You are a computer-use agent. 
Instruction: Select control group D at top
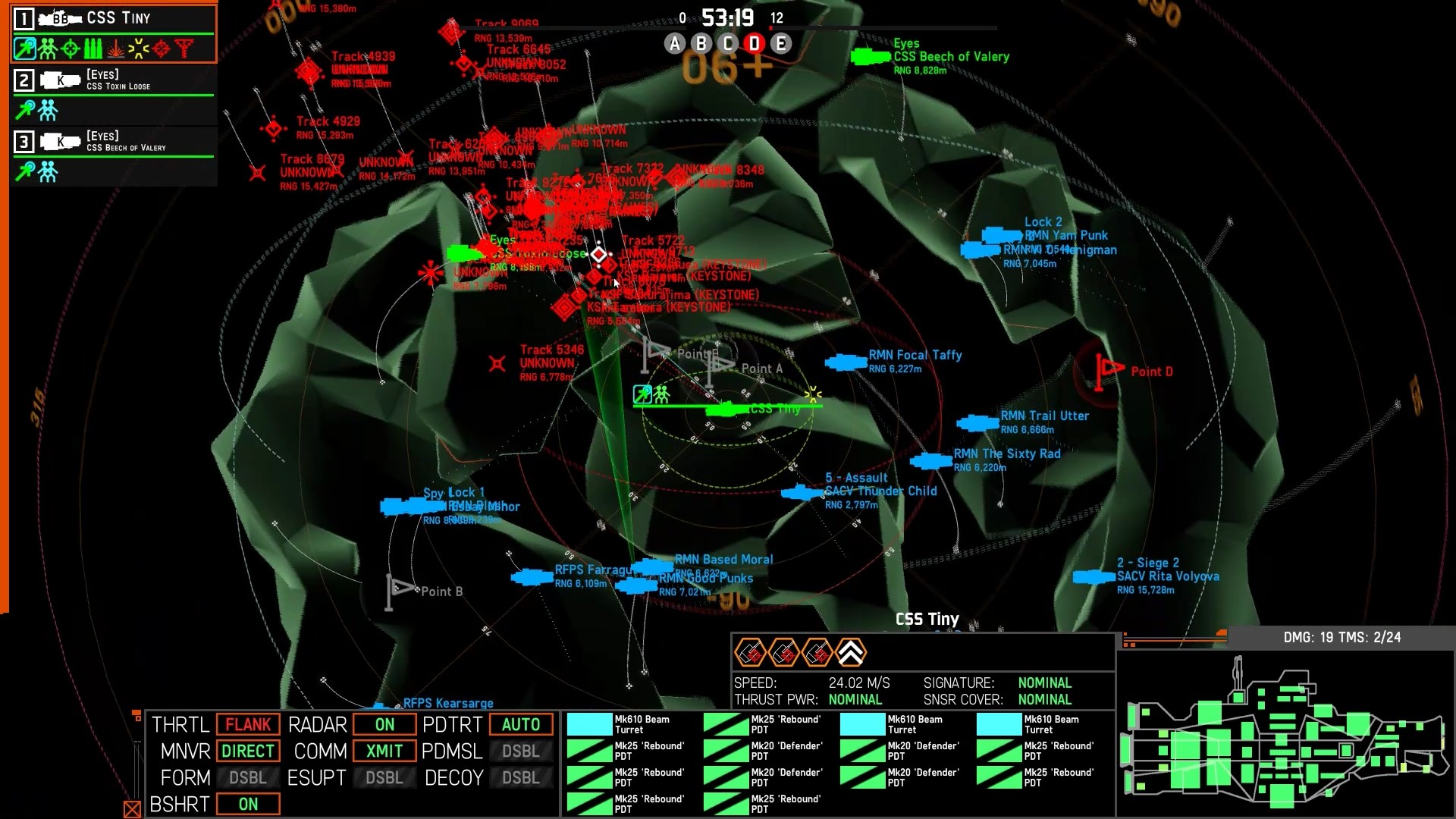[x=753, y=43]
